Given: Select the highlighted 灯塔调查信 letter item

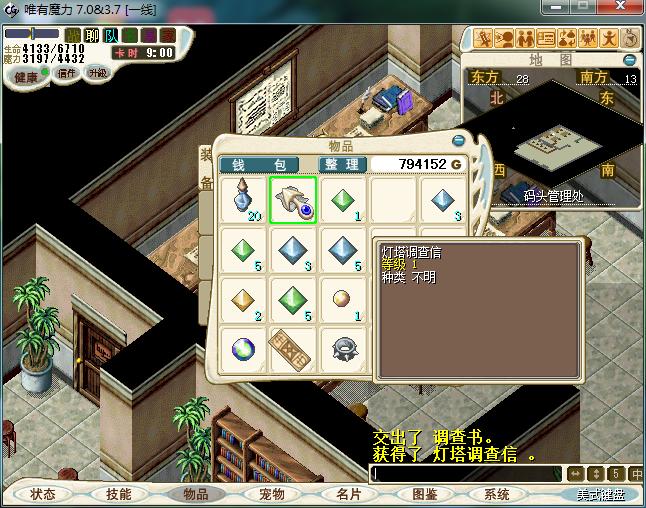Looking at the screenshot, I should tap(293, 199).
